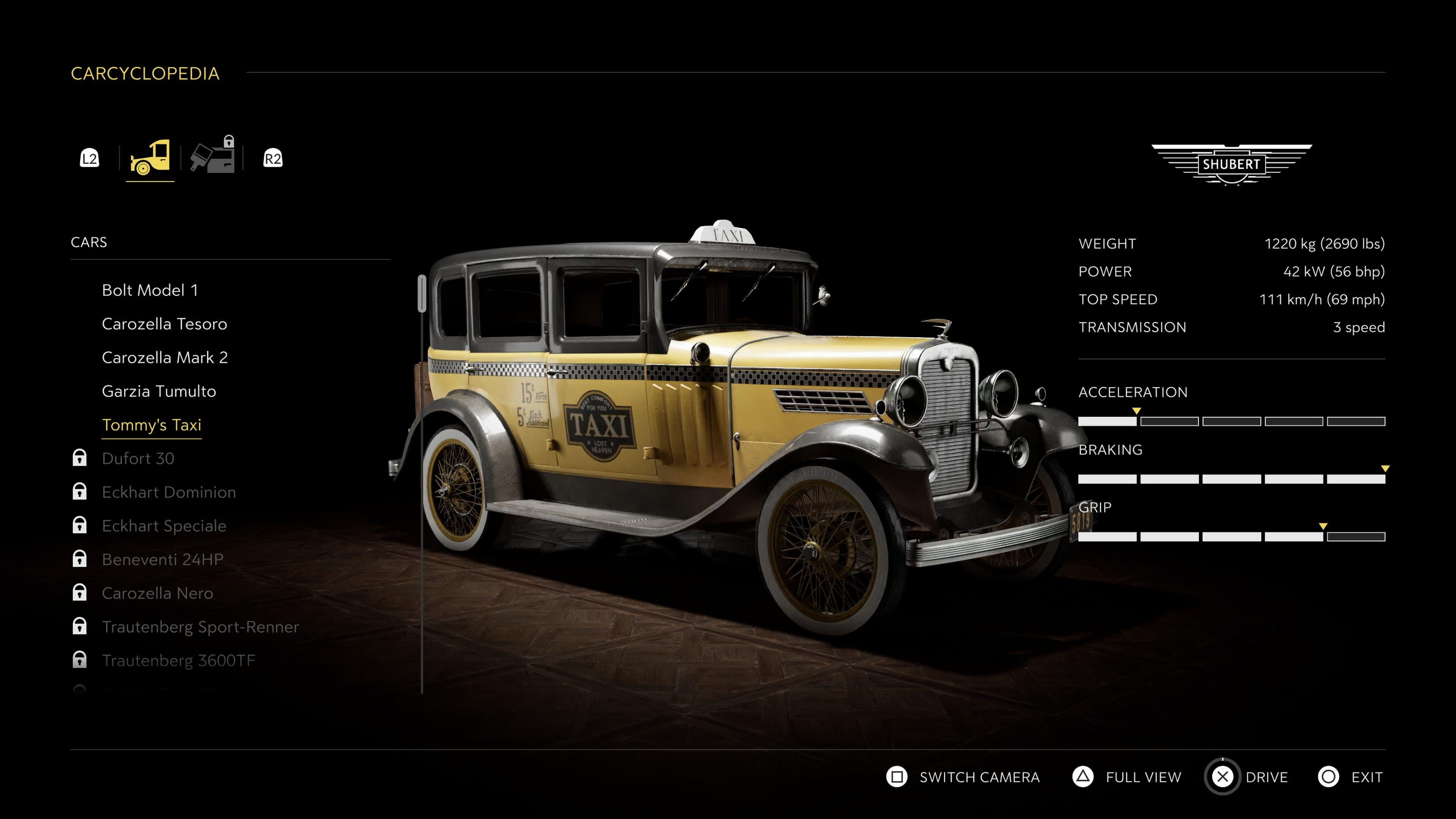The width and height of the screenshot is (1456, 819).
Task: Open the locked garage category tab
Action: 212,157
